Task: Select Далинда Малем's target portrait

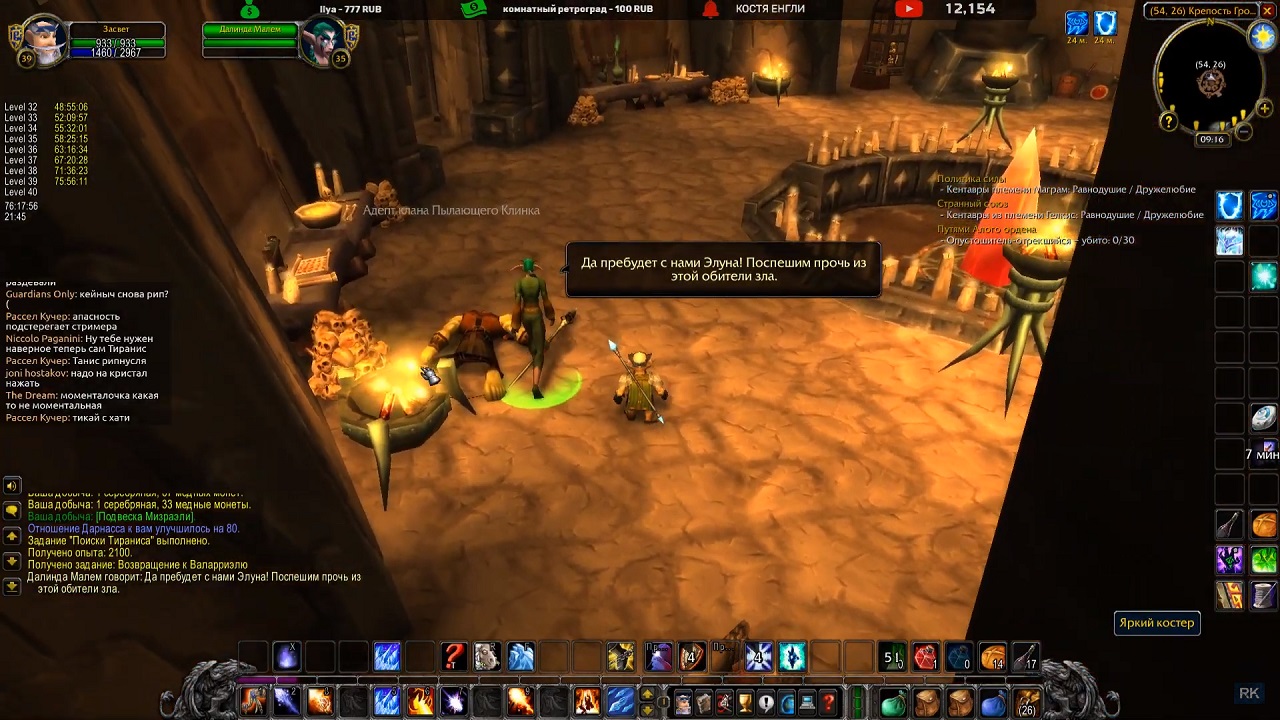Action: [x=322, y=43]
